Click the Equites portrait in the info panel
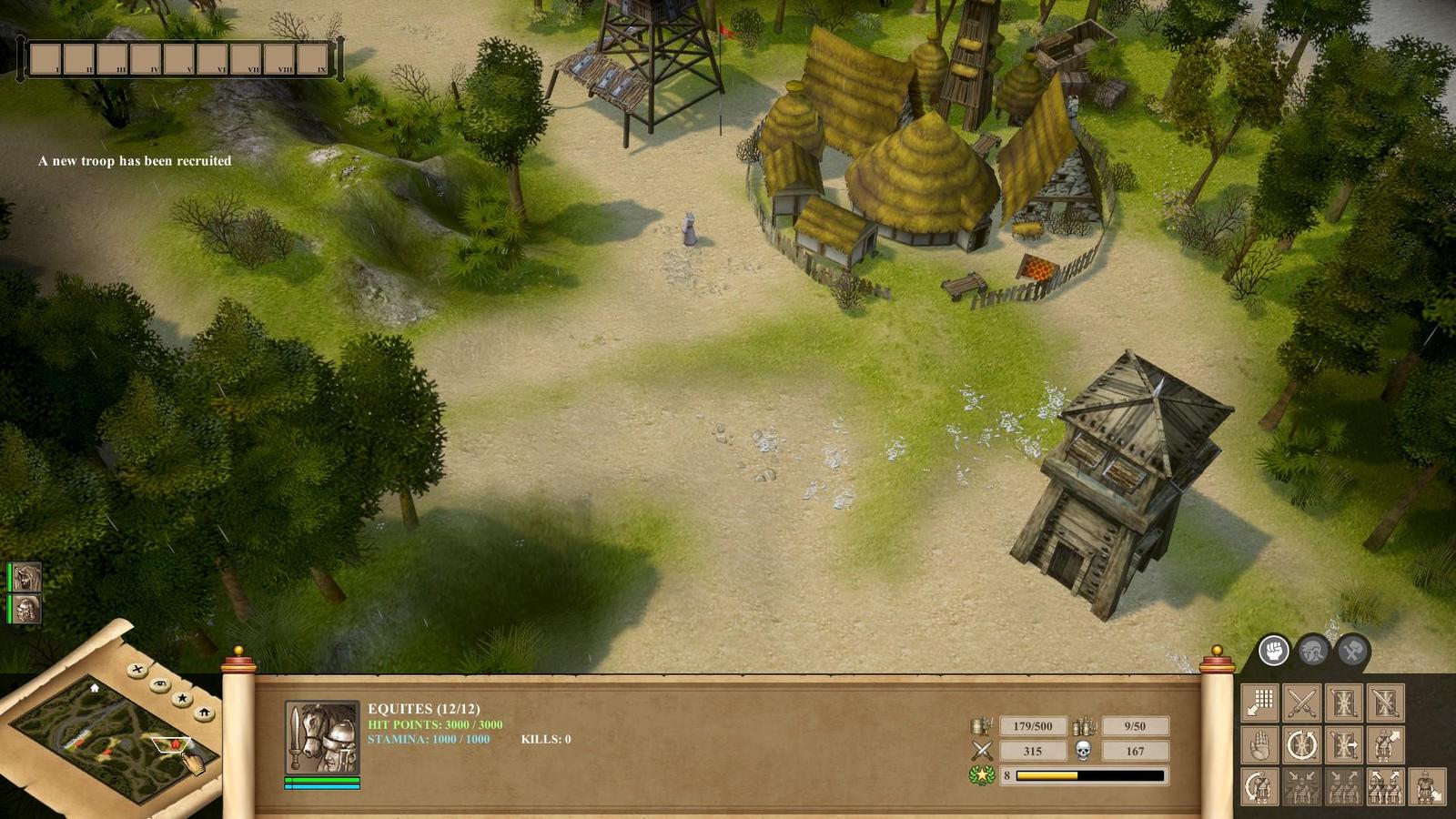The image size is (1456, 819). click(x=322, y=737)
